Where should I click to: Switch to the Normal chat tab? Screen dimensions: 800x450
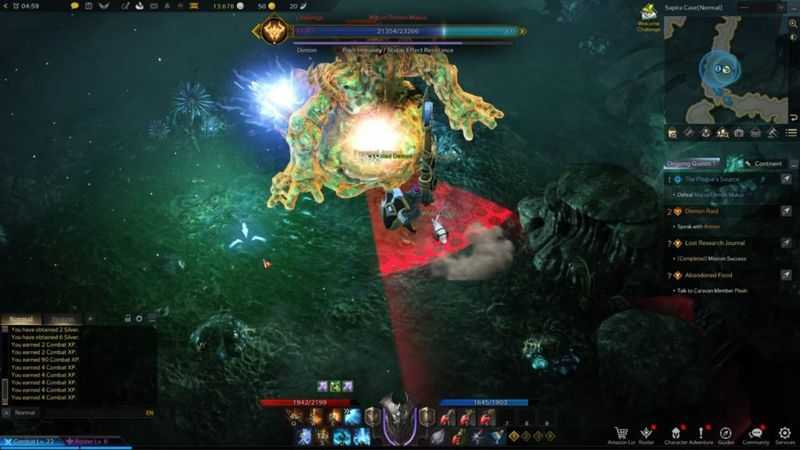coord(22,320)
